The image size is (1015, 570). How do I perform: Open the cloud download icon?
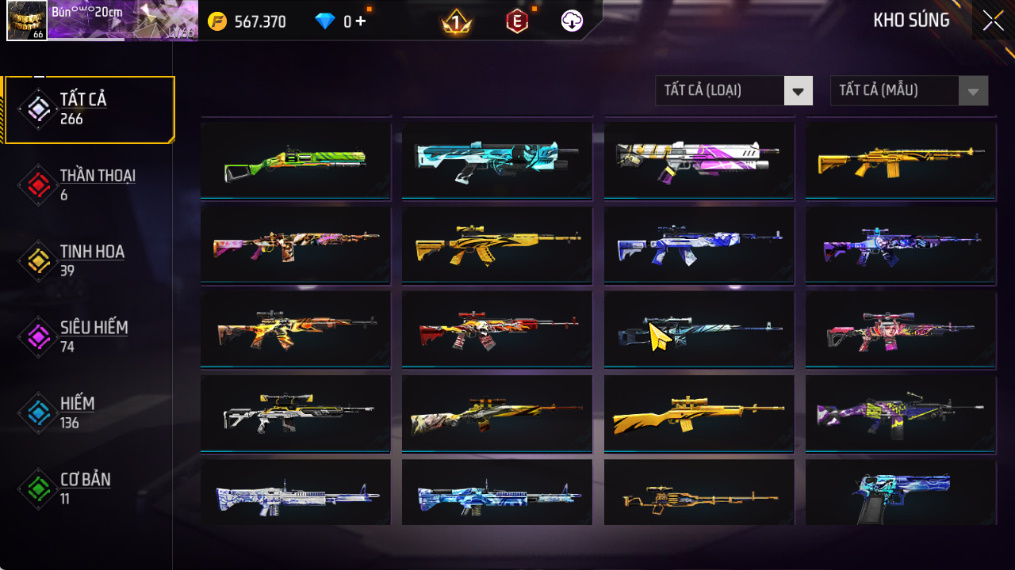[x=572, y=21]
